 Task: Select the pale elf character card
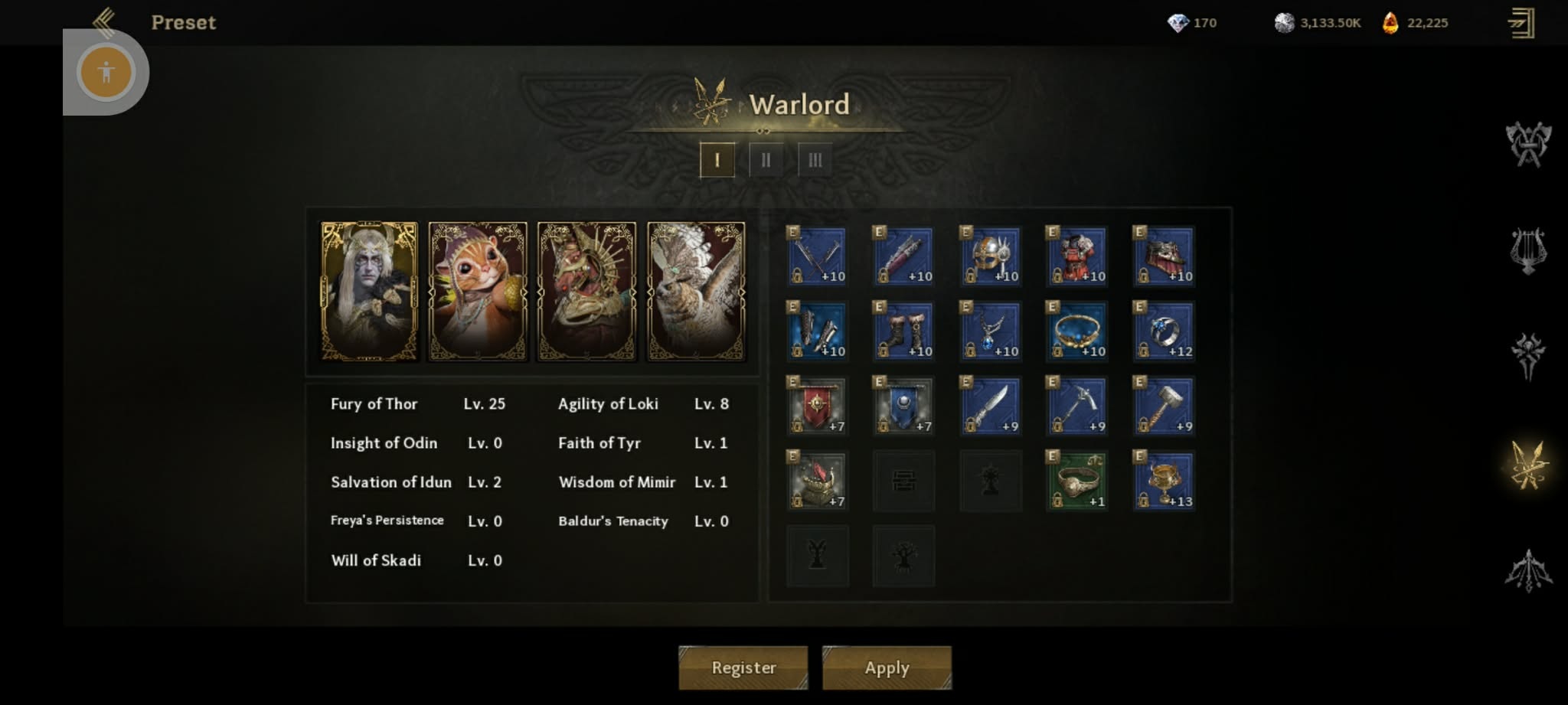(x=370, y=291)
